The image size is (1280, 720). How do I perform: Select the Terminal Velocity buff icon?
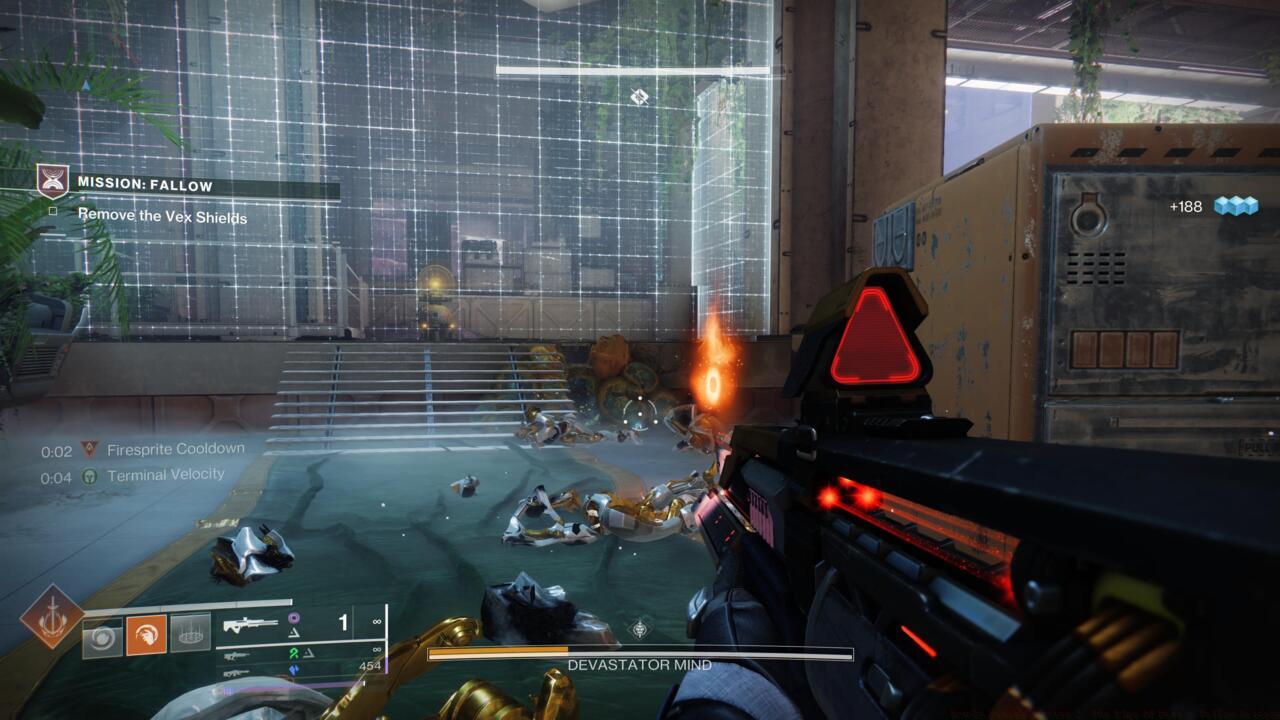click(x=90, y=476)
